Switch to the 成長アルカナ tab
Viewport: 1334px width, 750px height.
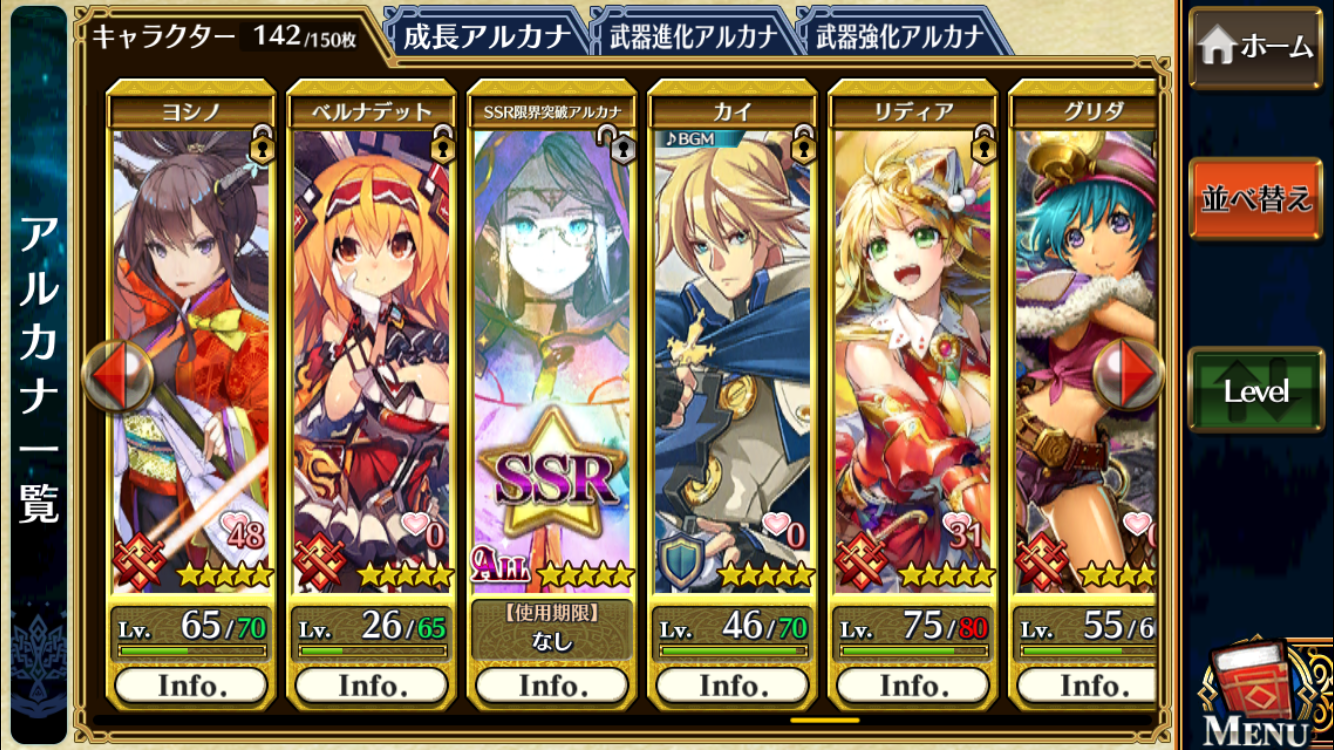coord(486,37)
